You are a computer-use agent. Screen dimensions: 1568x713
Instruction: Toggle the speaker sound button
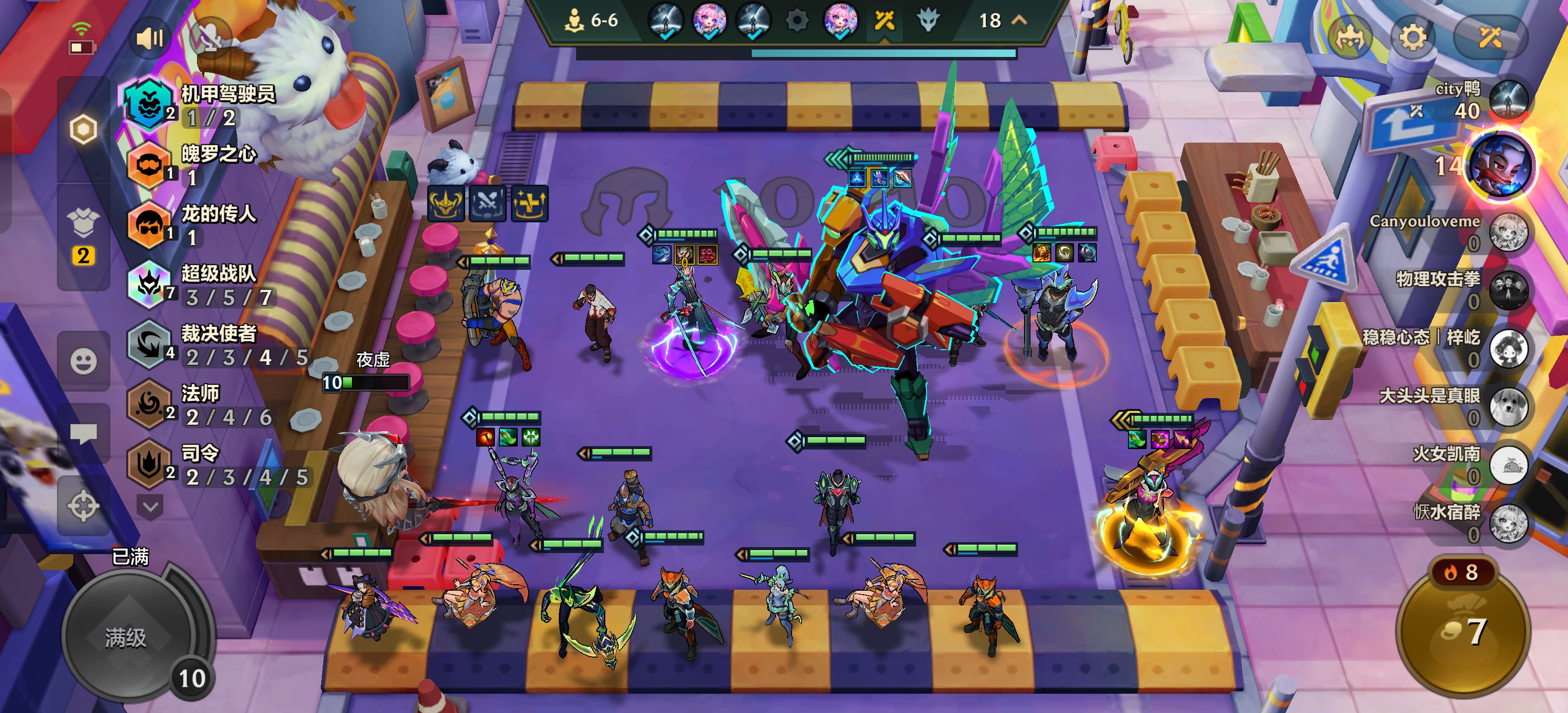[x=149, y=39]
